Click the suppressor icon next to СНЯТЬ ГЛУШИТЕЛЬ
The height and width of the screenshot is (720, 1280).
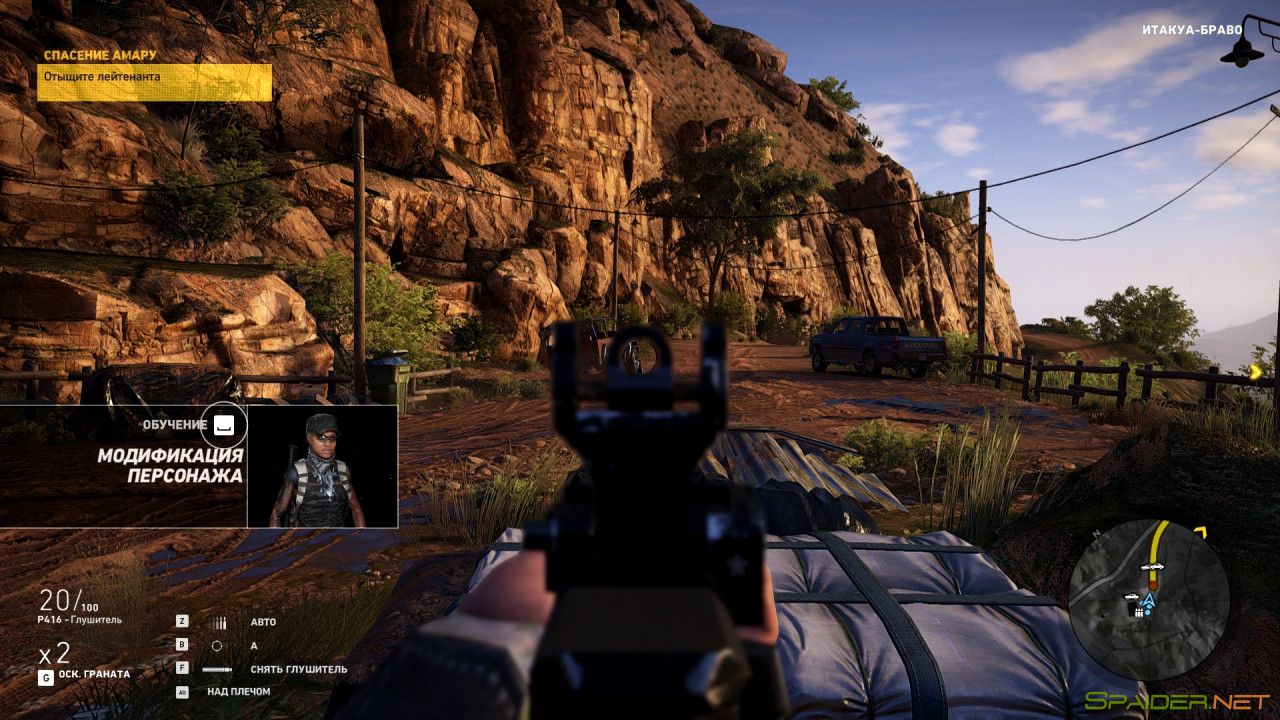point(216,670)
